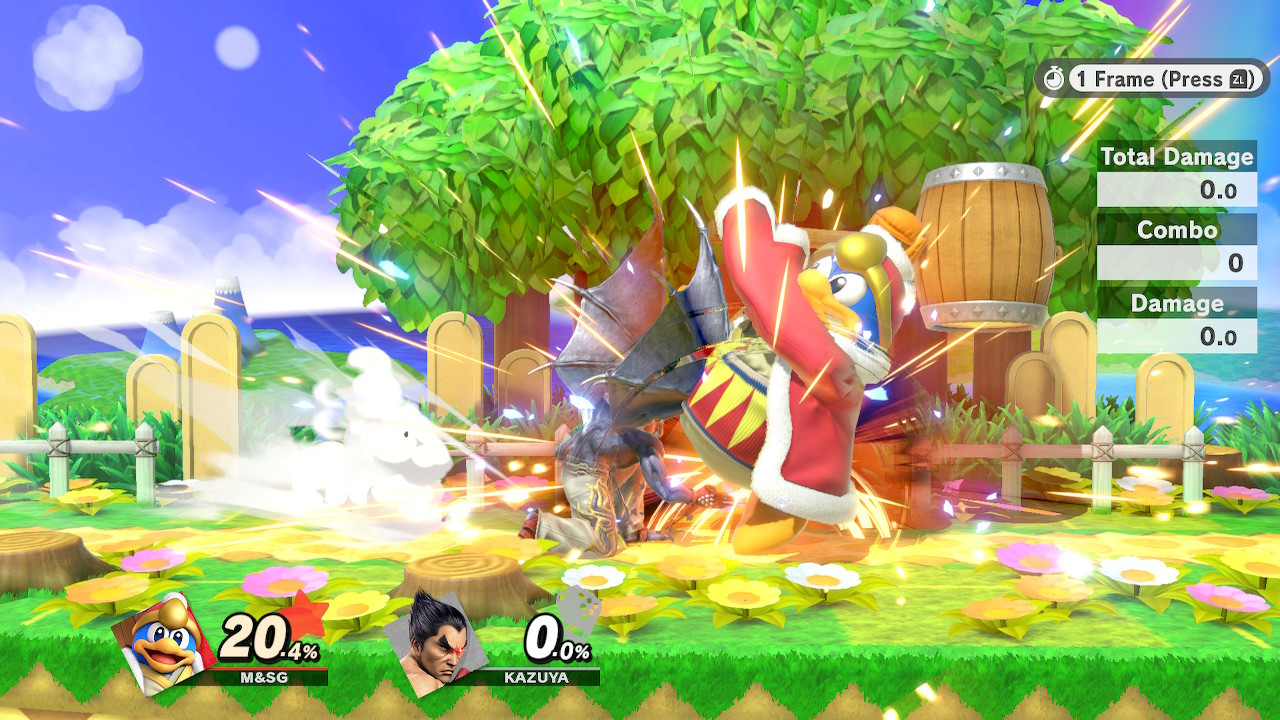Expand the Combo count field
1280x720 pixels.
[1177, 260]
